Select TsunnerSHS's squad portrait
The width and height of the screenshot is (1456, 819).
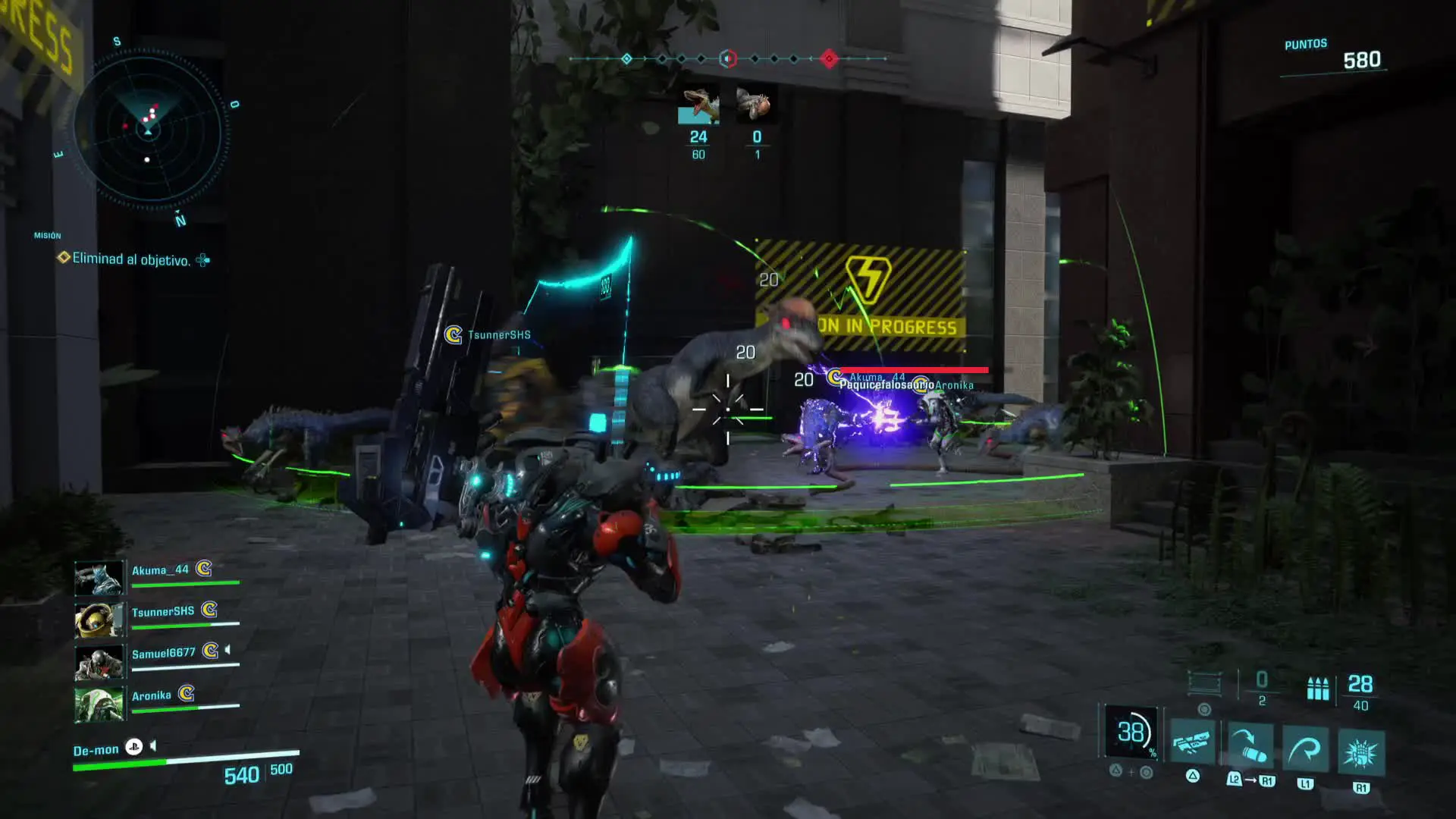[99, 620]
